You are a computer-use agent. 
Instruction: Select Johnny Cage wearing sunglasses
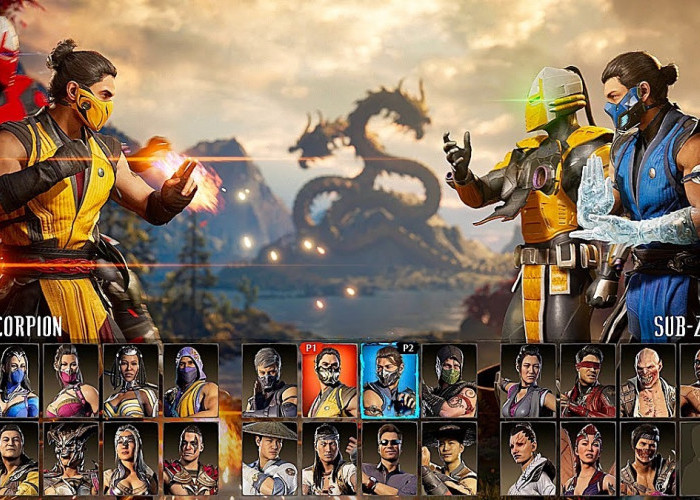389,459
